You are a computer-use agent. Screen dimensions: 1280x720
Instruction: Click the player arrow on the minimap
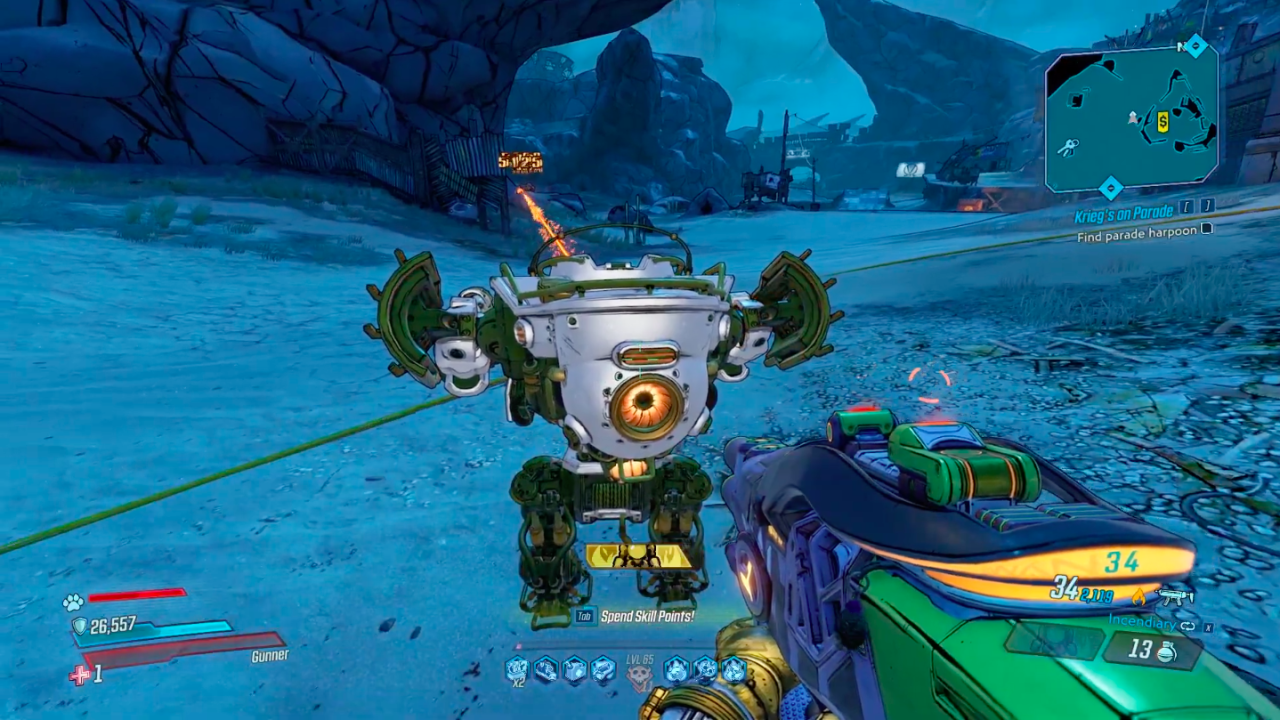(x=1133, y=118)
